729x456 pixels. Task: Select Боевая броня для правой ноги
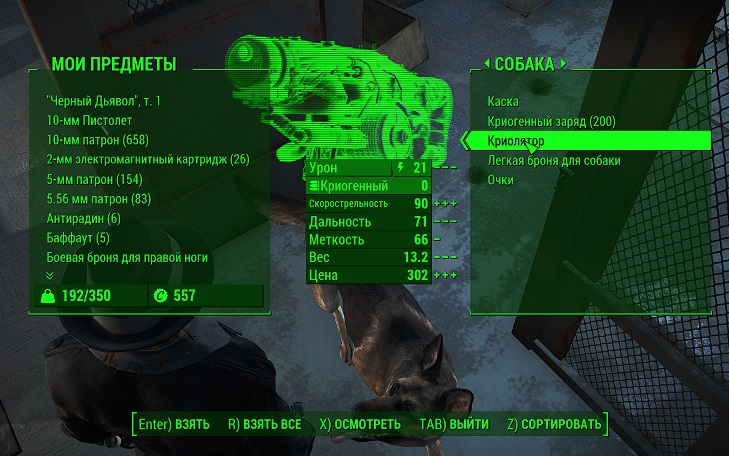pos(127,257)
